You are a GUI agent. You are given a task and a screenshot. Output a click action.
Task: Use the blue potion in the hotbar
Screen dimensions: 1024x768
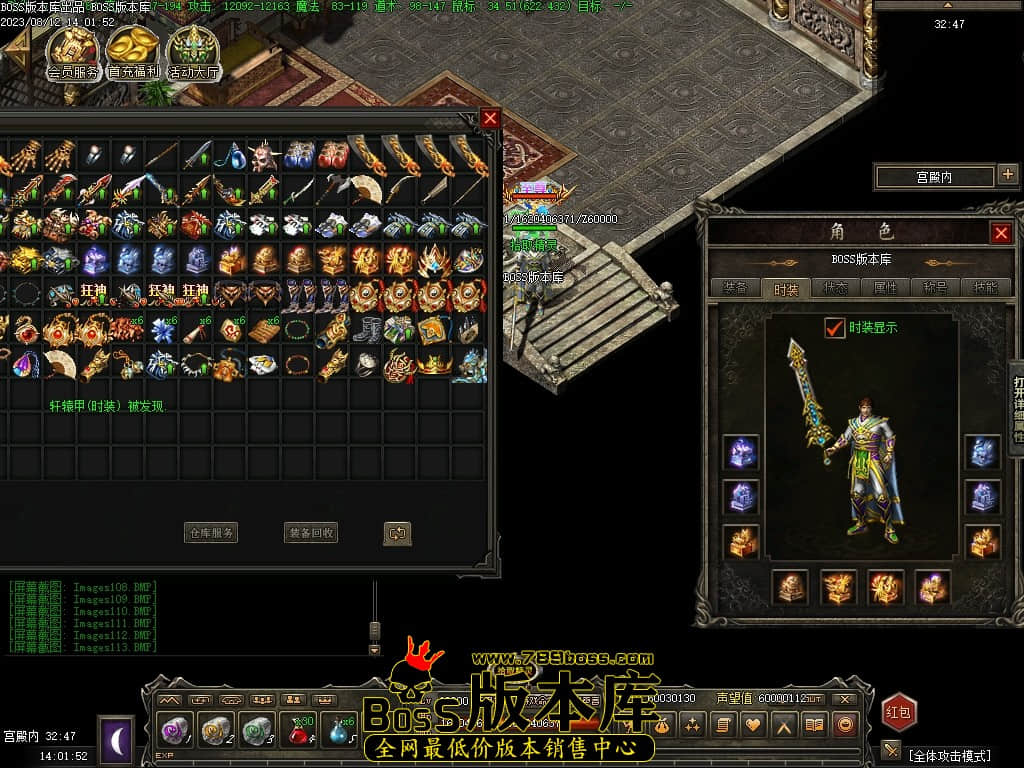click(x=338, y=730)
